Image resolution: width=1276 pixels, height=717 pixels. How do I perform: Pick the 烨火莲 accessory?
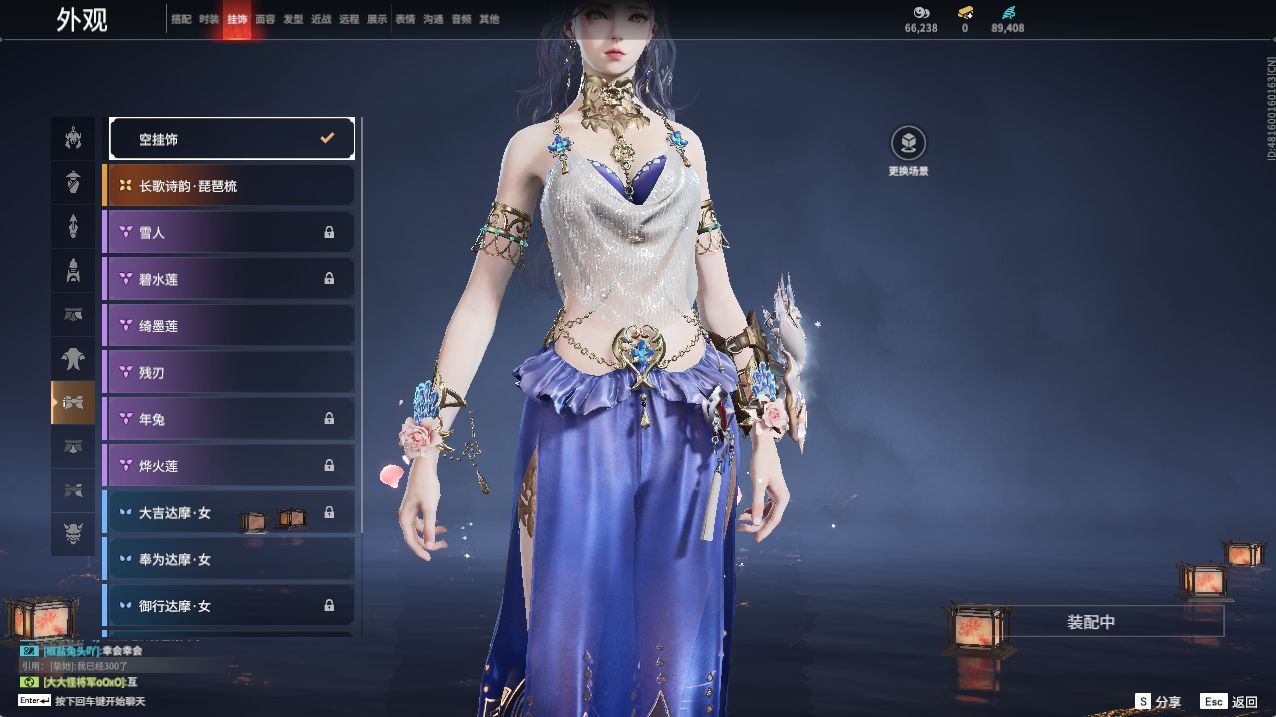click(x=229, y=465)
